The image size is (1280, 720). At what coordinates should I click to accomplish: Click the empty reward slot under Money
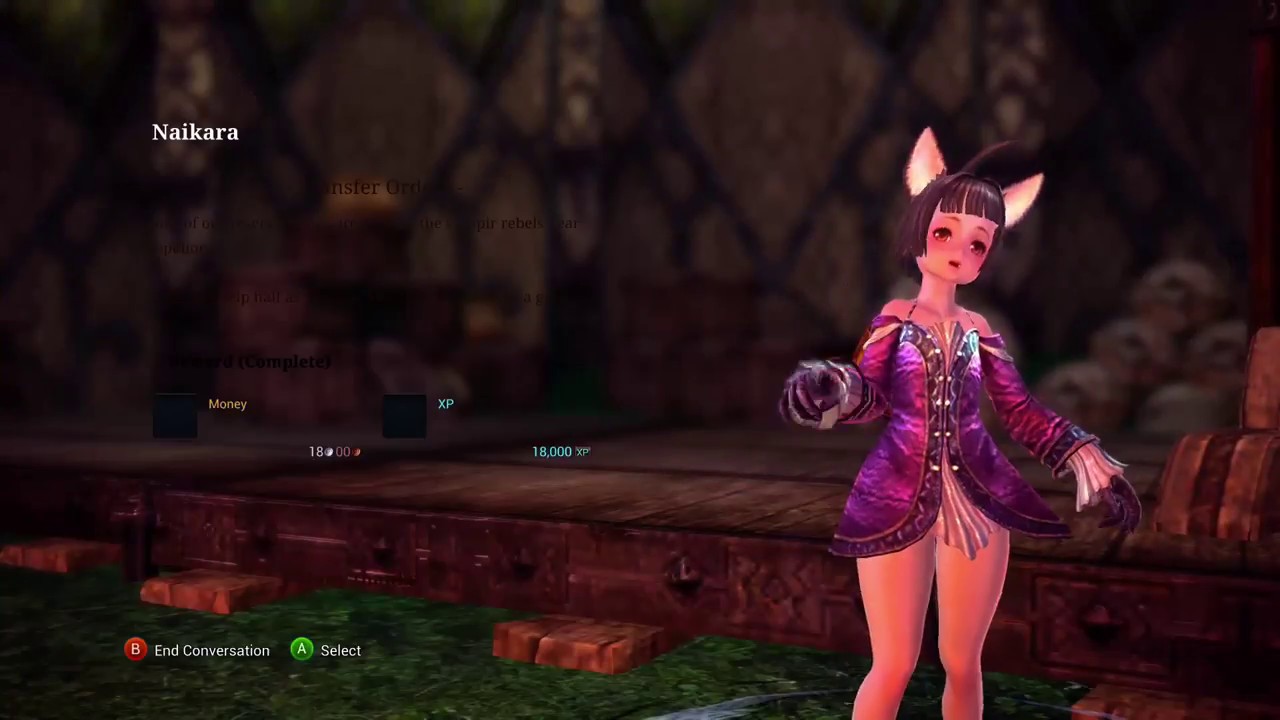click(x=175, y=415)
